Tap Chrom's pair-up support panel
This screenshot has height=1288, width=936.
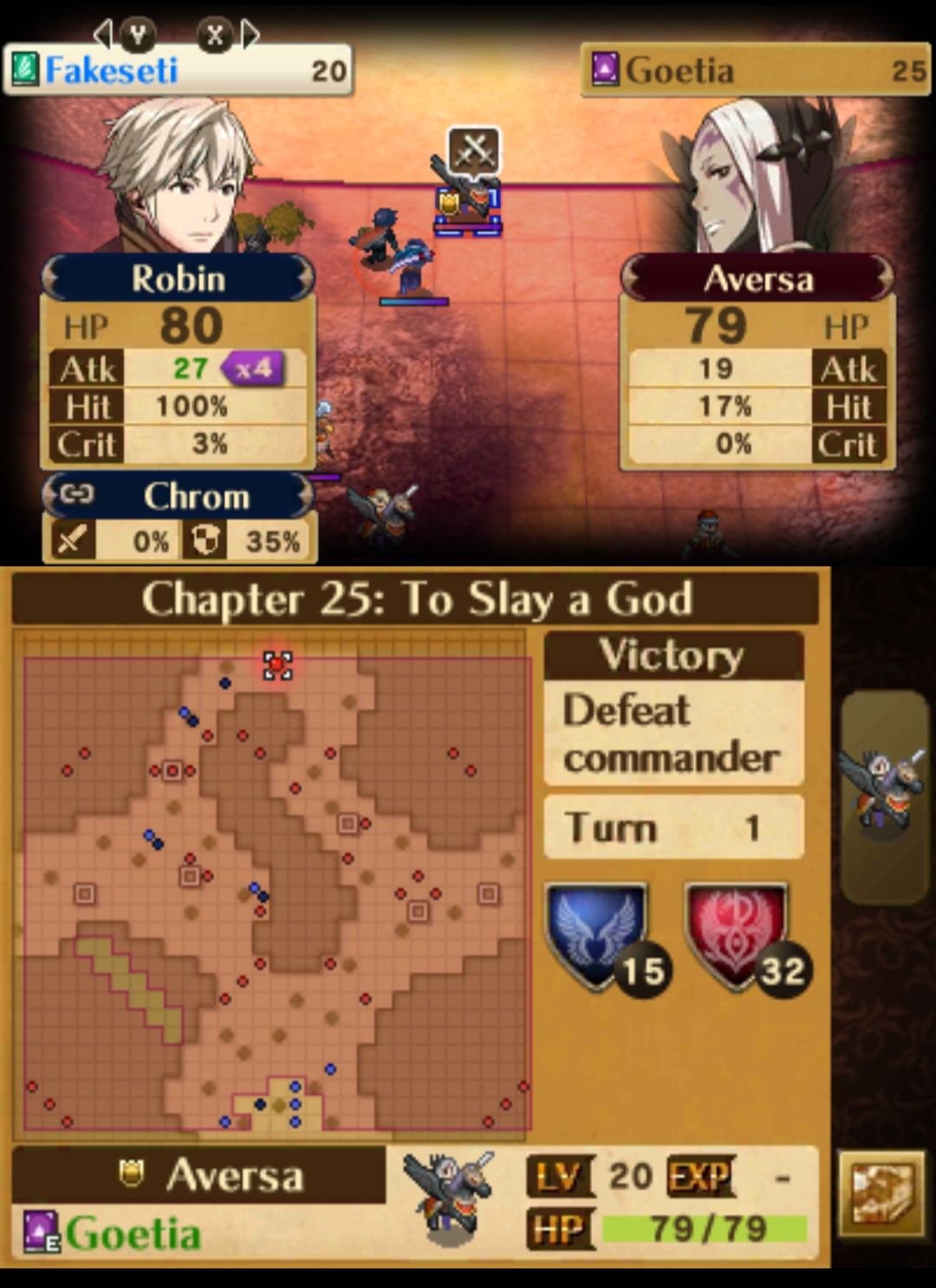click(179, 518)
